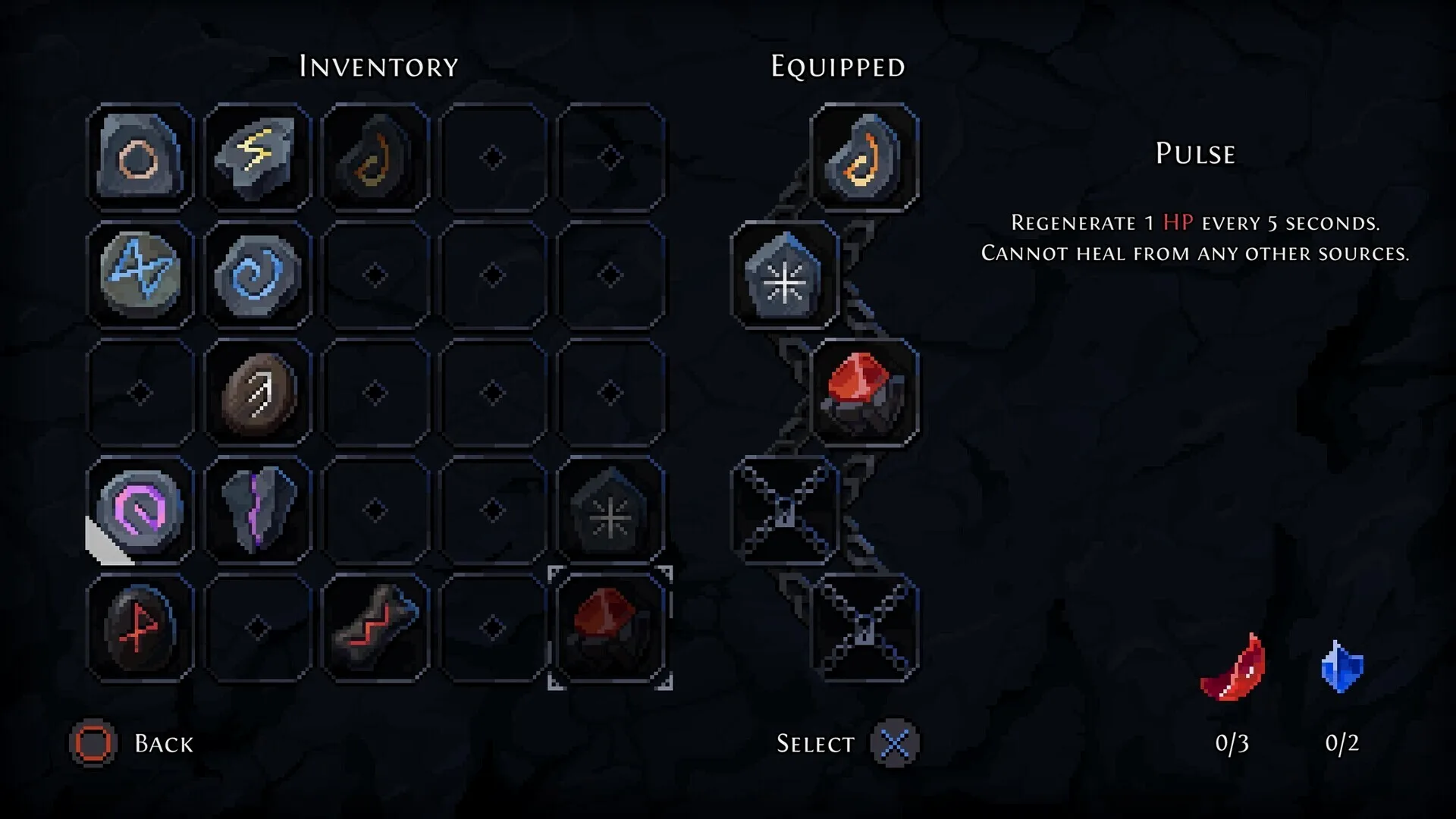The width and height of the screenshot is (1456, 819).
Task: Select the equipped orange hook rune slot
Action: (864, 158)
